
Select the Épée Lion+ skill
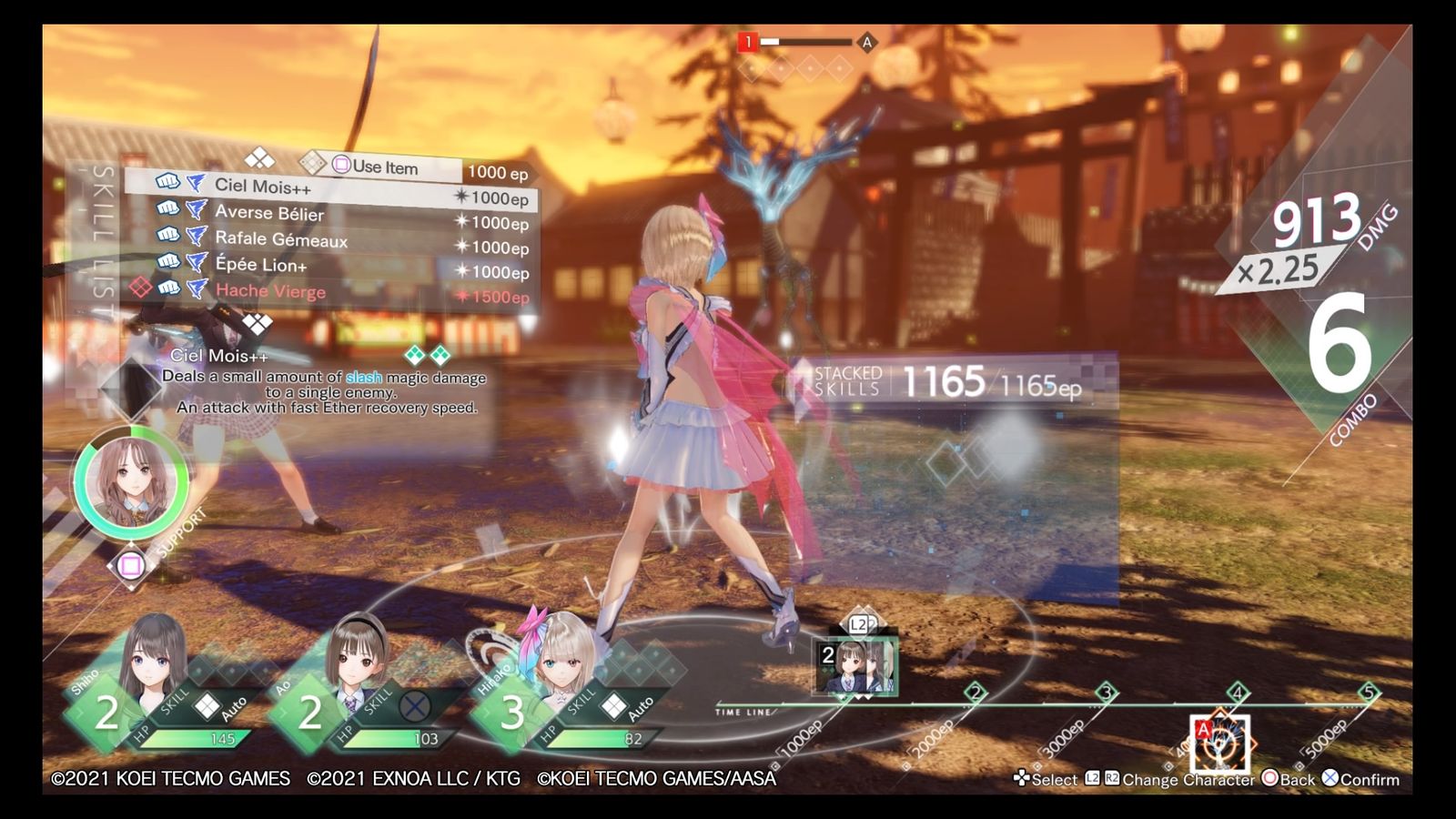pyautogui.click(x=261, y=265)
